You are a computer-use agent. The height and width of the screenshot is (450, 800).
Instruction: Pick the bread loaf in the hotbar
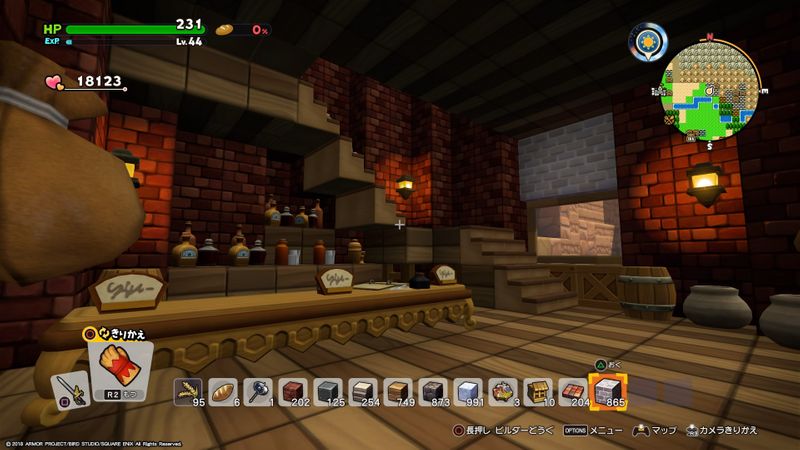[x=223, y=392]
